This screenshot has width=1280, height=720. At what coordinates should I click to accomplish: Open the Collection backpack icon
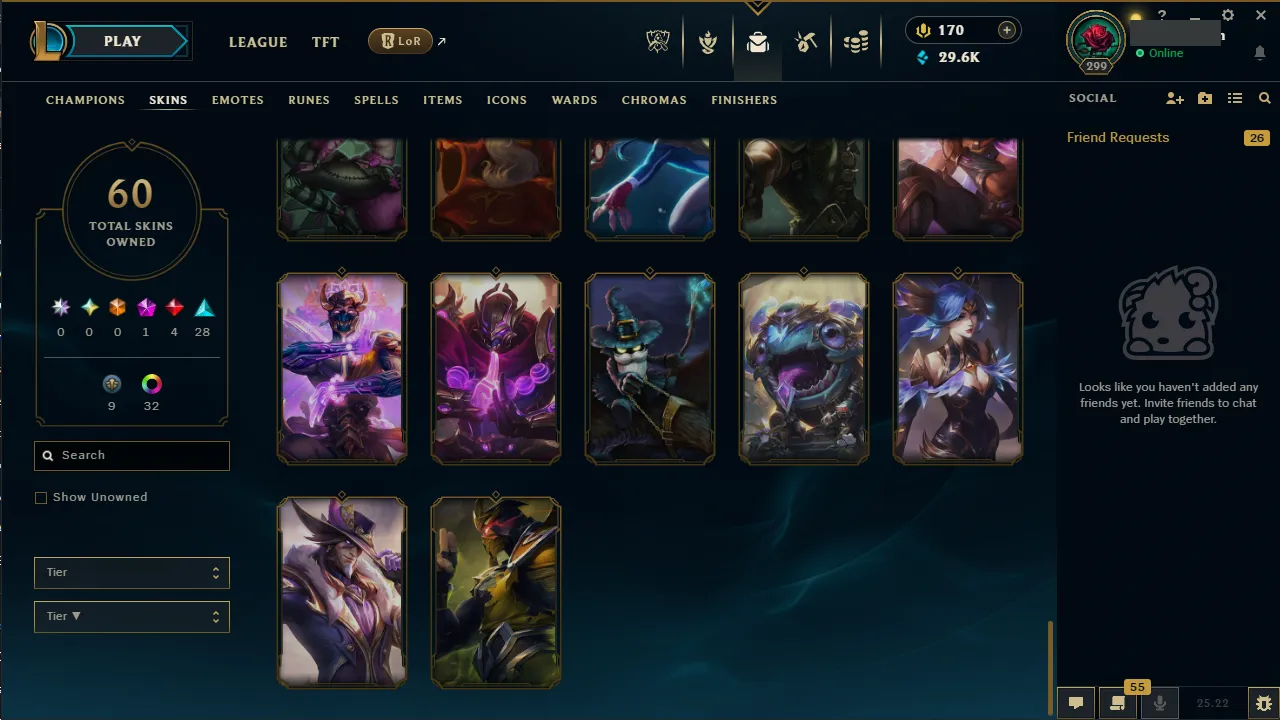point(757,42)
